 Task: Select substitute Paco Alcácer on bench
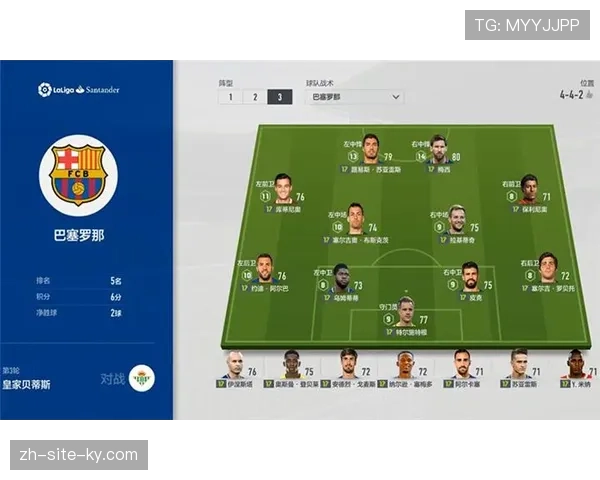pos(462,365)
